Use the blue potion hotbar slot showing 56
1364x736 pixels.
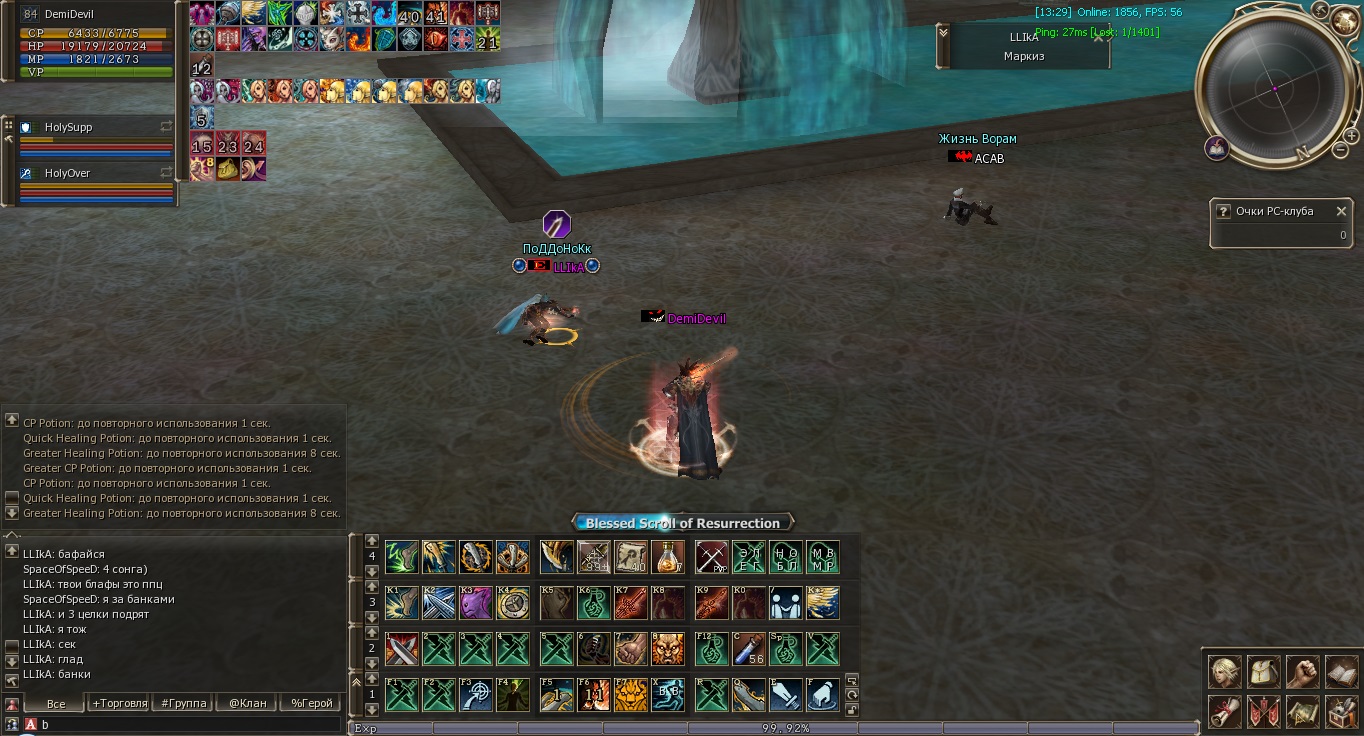click(749, 649)
